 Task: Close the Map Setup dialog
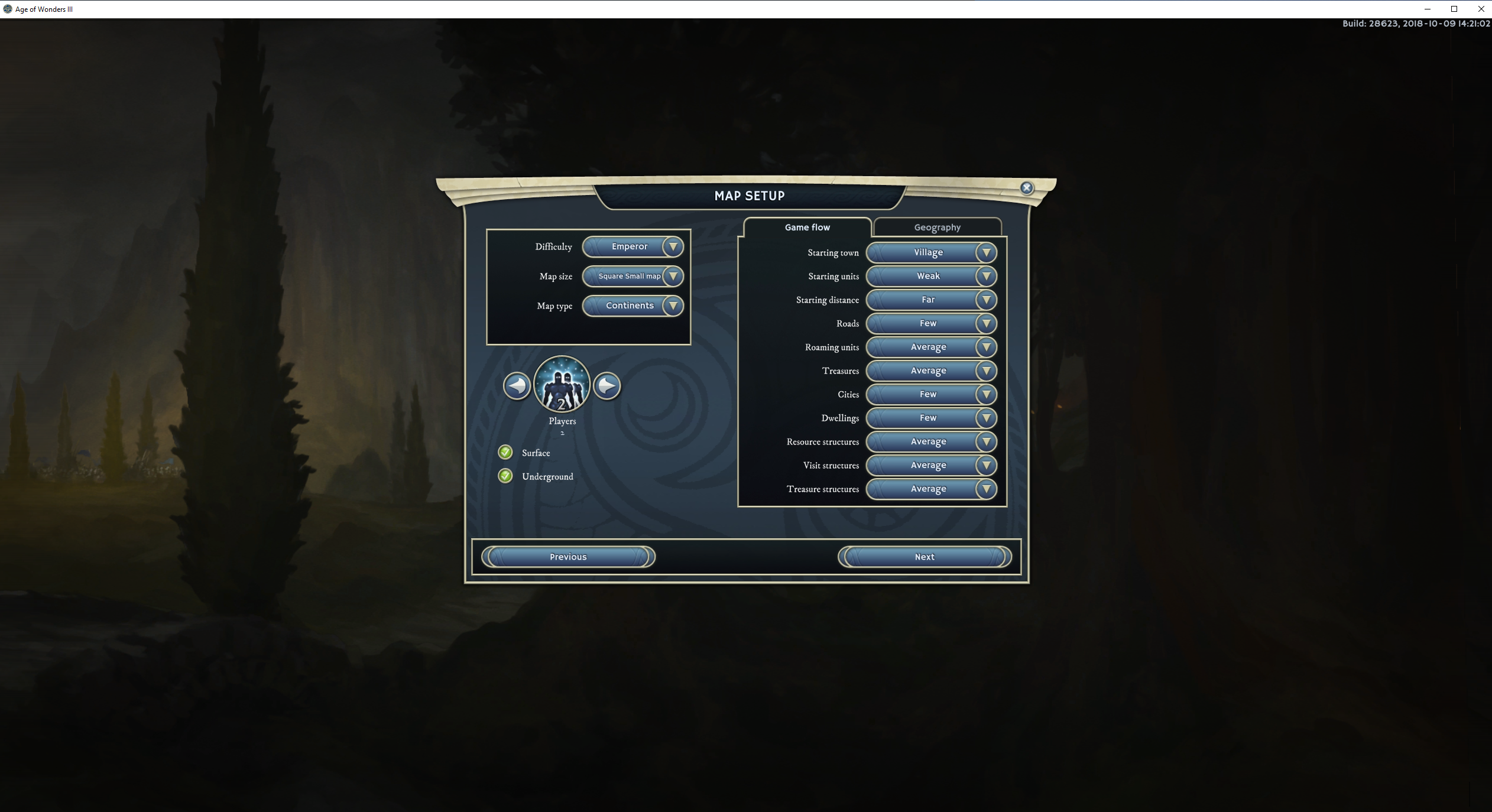tap(1027, 188)
